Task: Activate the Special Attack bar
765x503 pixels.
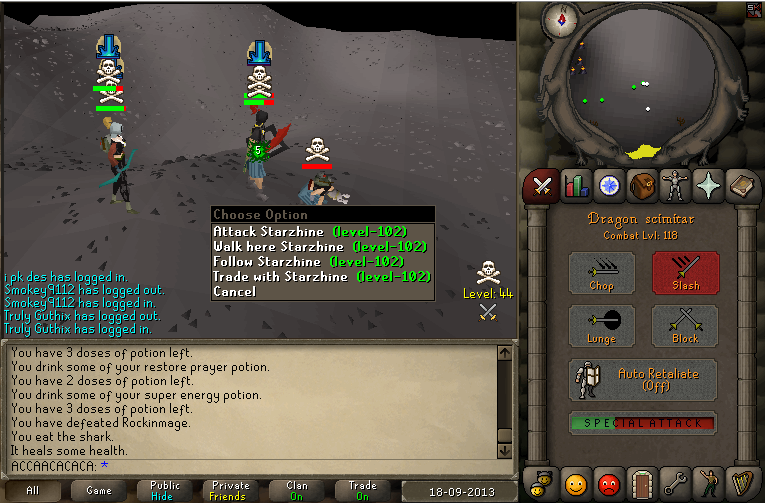Action: [643, 423]
